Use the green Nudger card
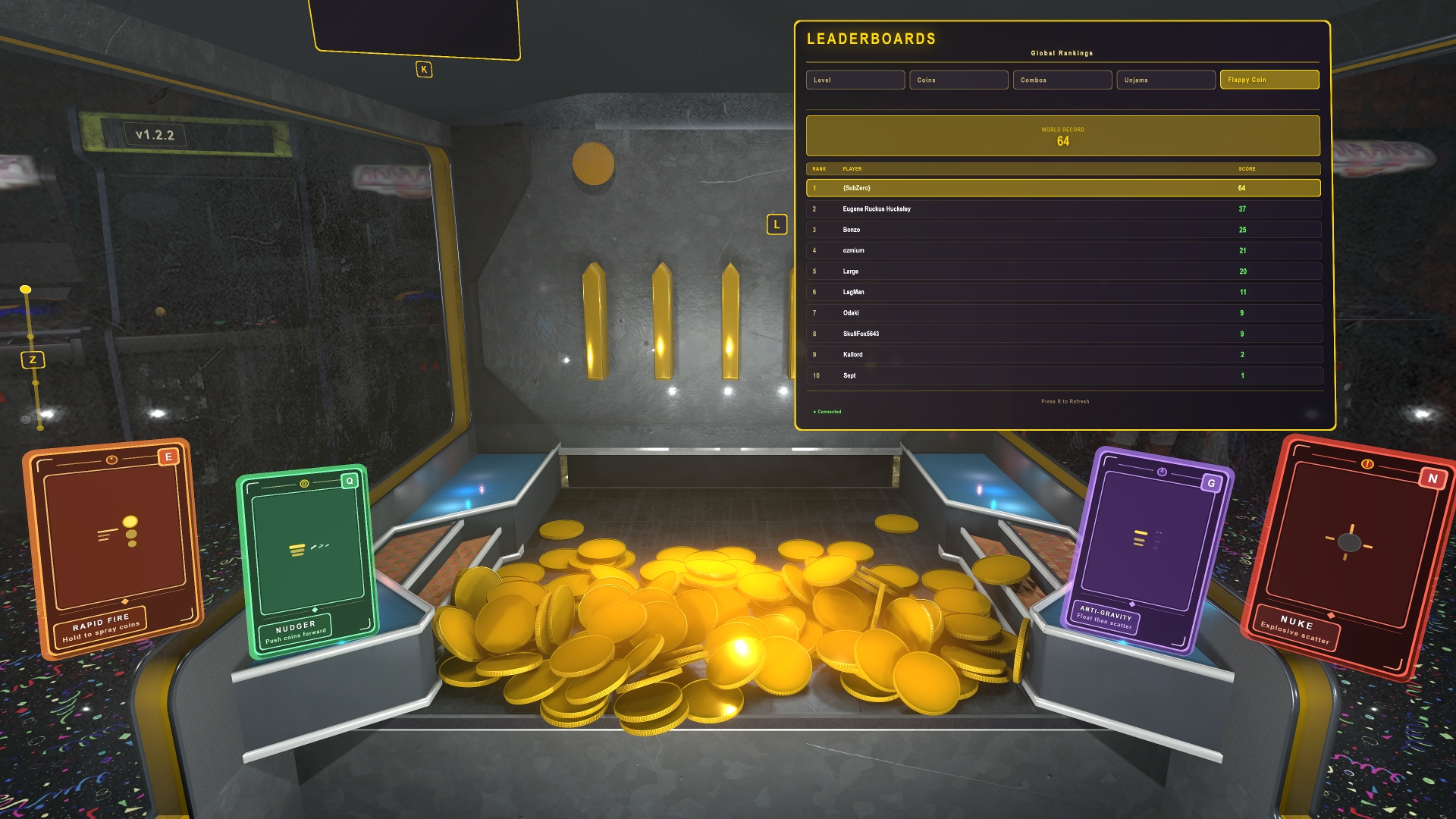This screenshot has width=1456, height=819. 307,560
